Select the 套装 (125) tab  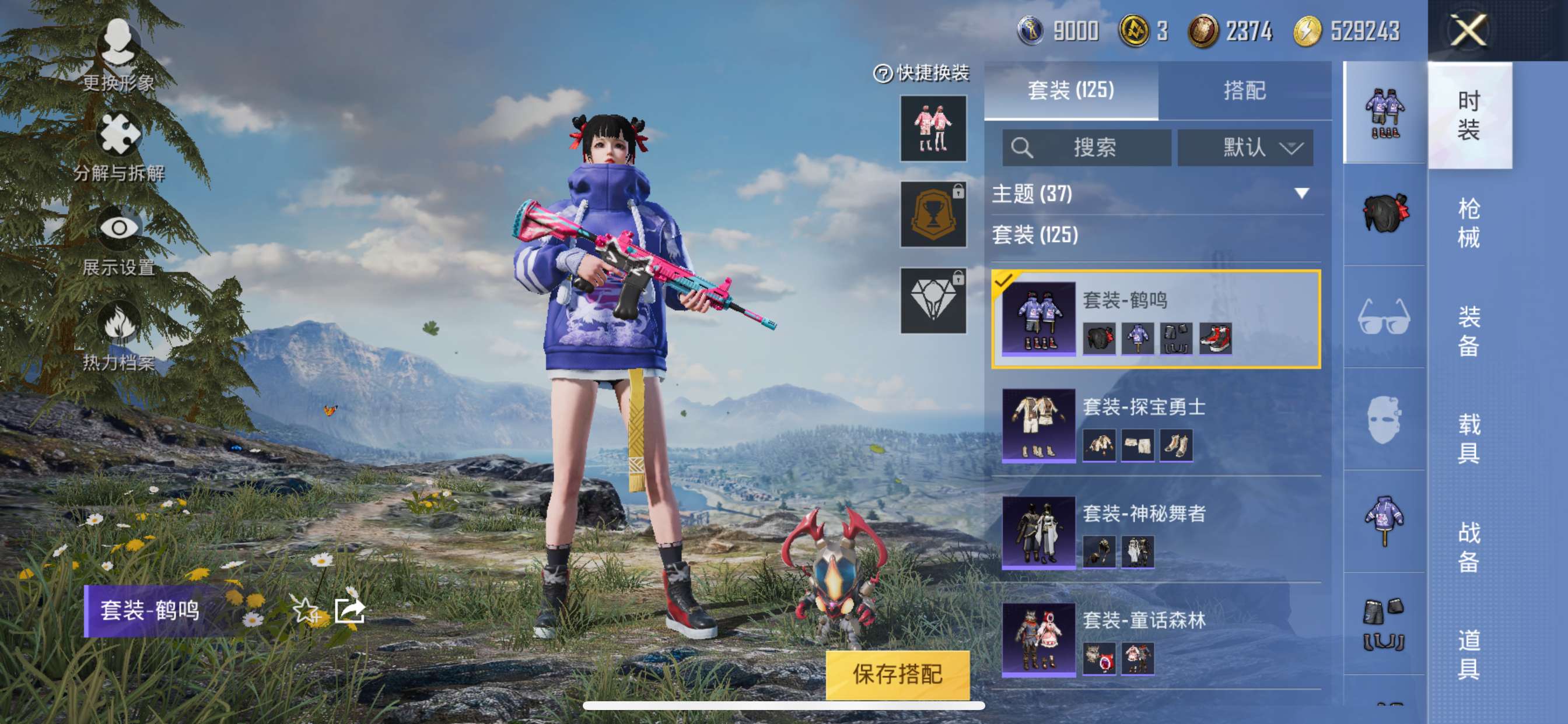coord(1070,91)
